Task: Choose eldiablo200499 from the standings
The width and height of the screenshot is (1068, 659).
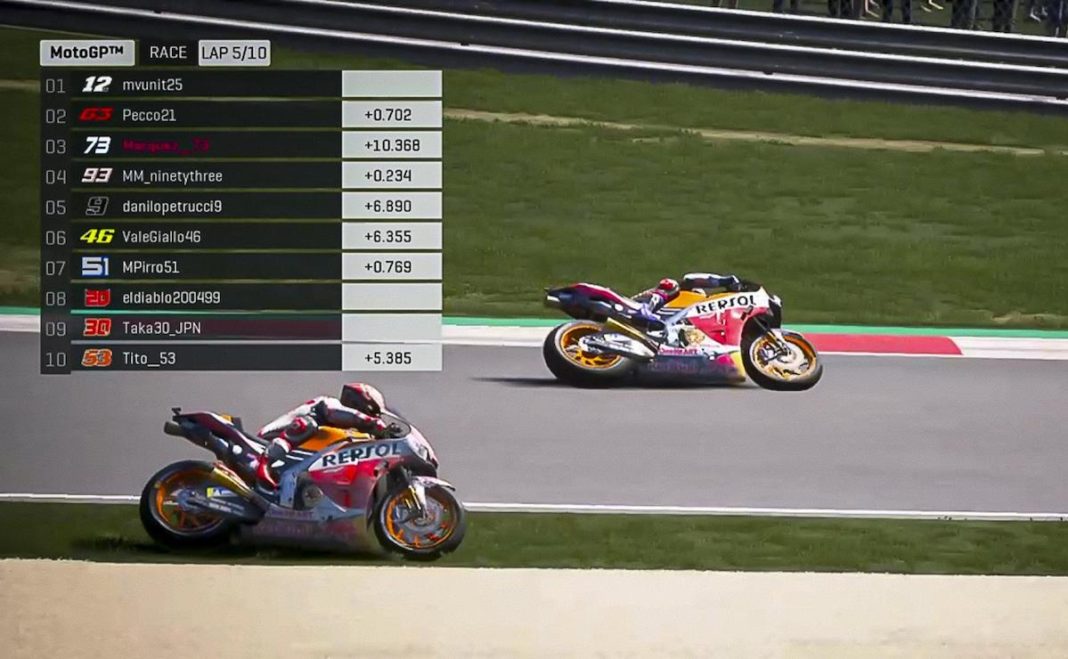Action: [x=171, y=297]
